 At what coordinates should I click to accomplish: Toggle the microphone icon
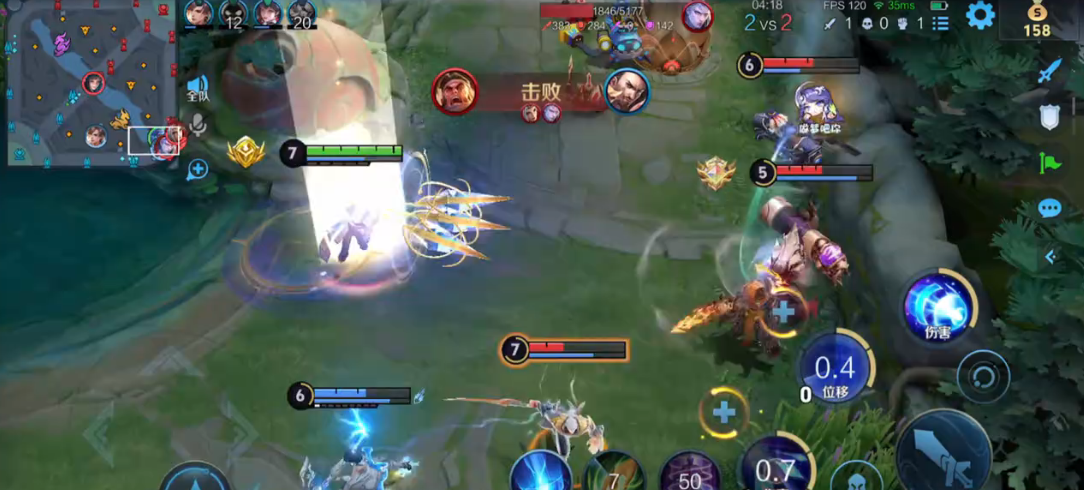[x=197, y=125]
